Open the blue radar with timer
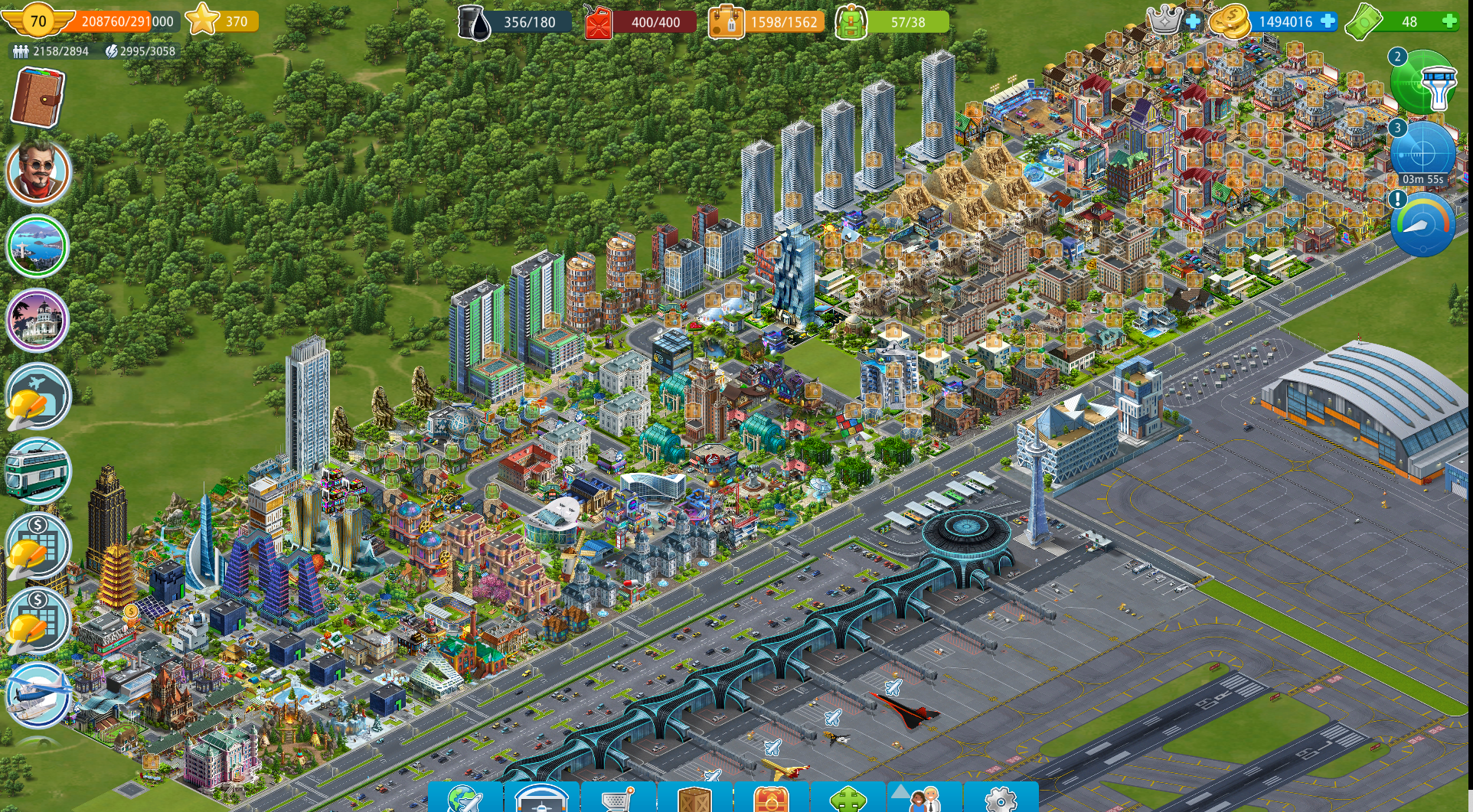 click(x=1422, y=153)
